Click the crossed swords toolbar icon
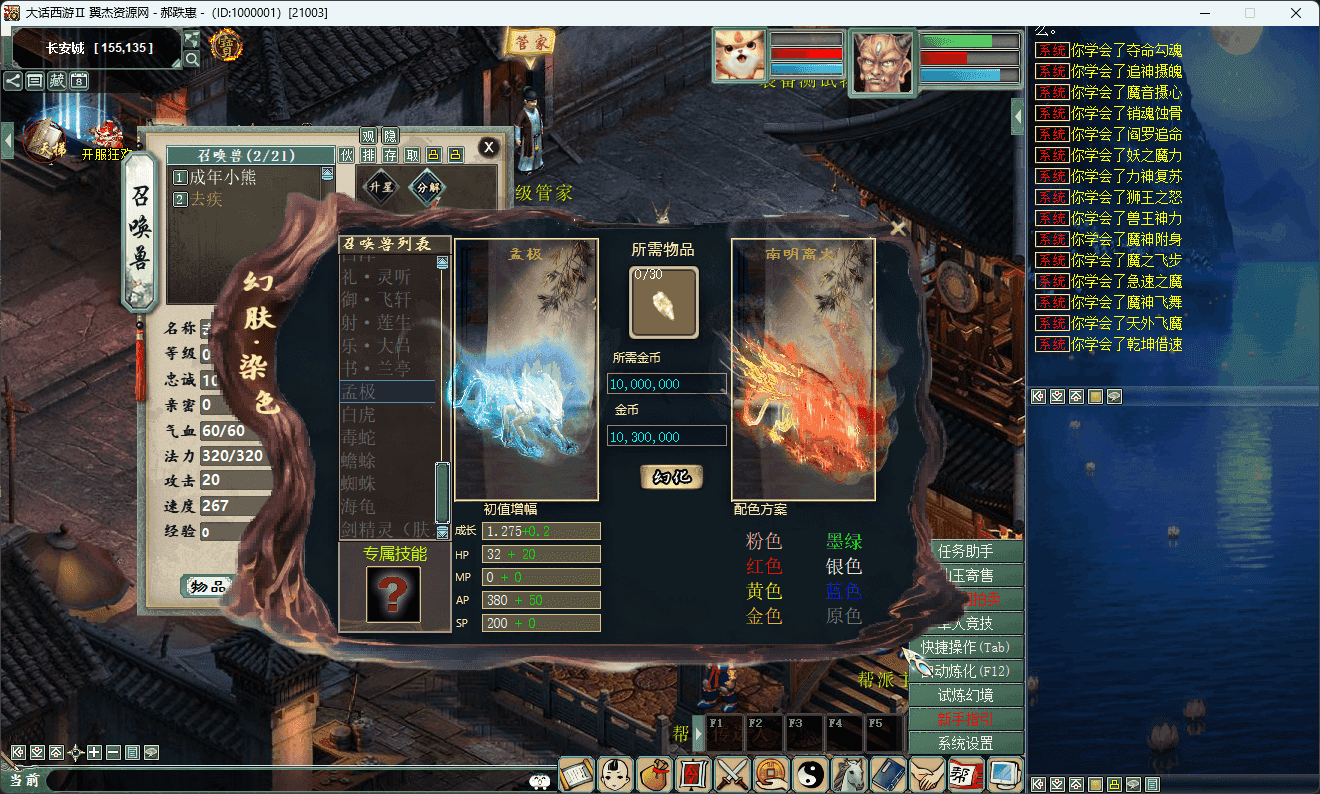The width and height of the screenshot is (1320, 794). coord(732,774)
